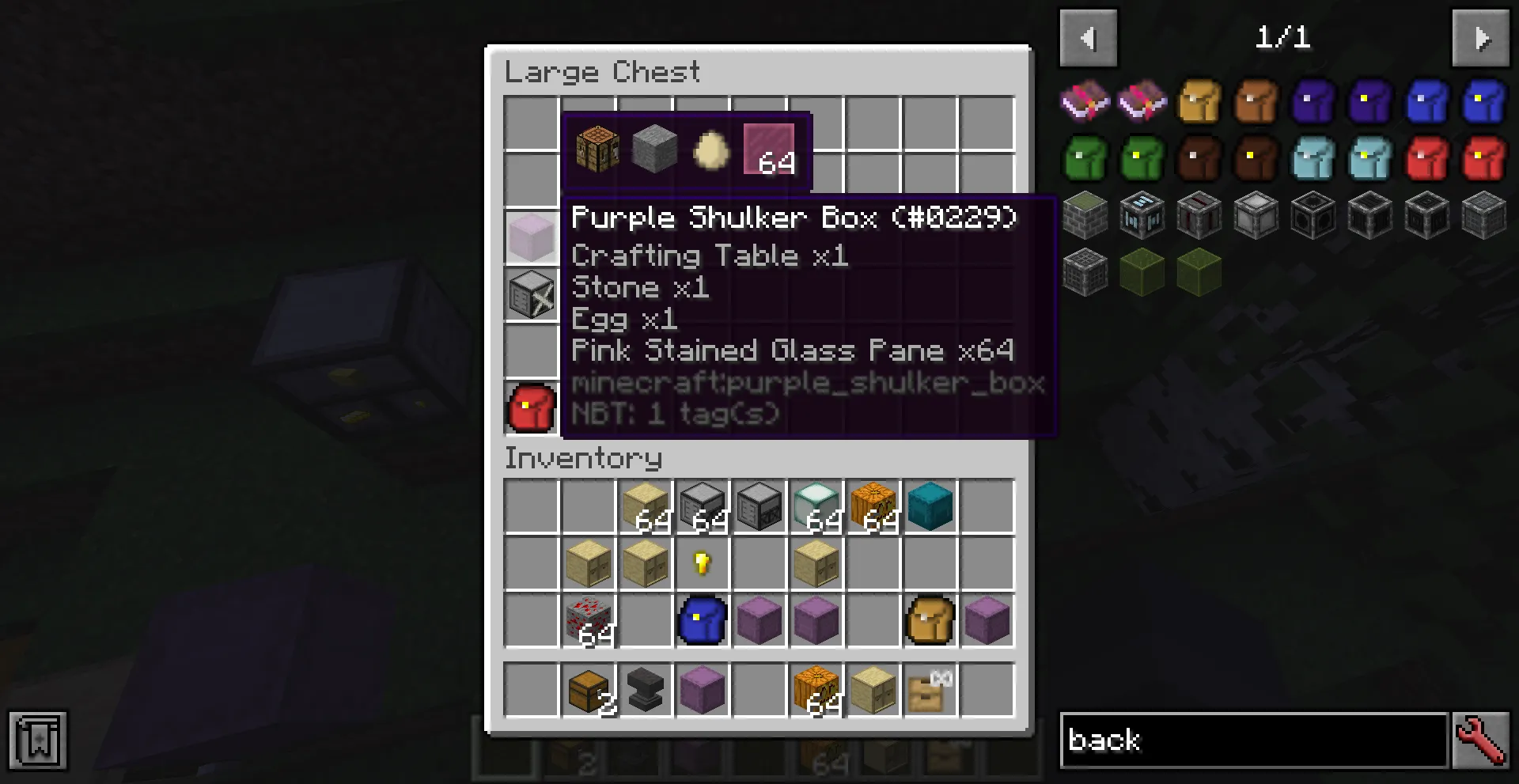Click the right page navigation arrow
Screen dimensions: 1519x784
(x=1481, y=37)
